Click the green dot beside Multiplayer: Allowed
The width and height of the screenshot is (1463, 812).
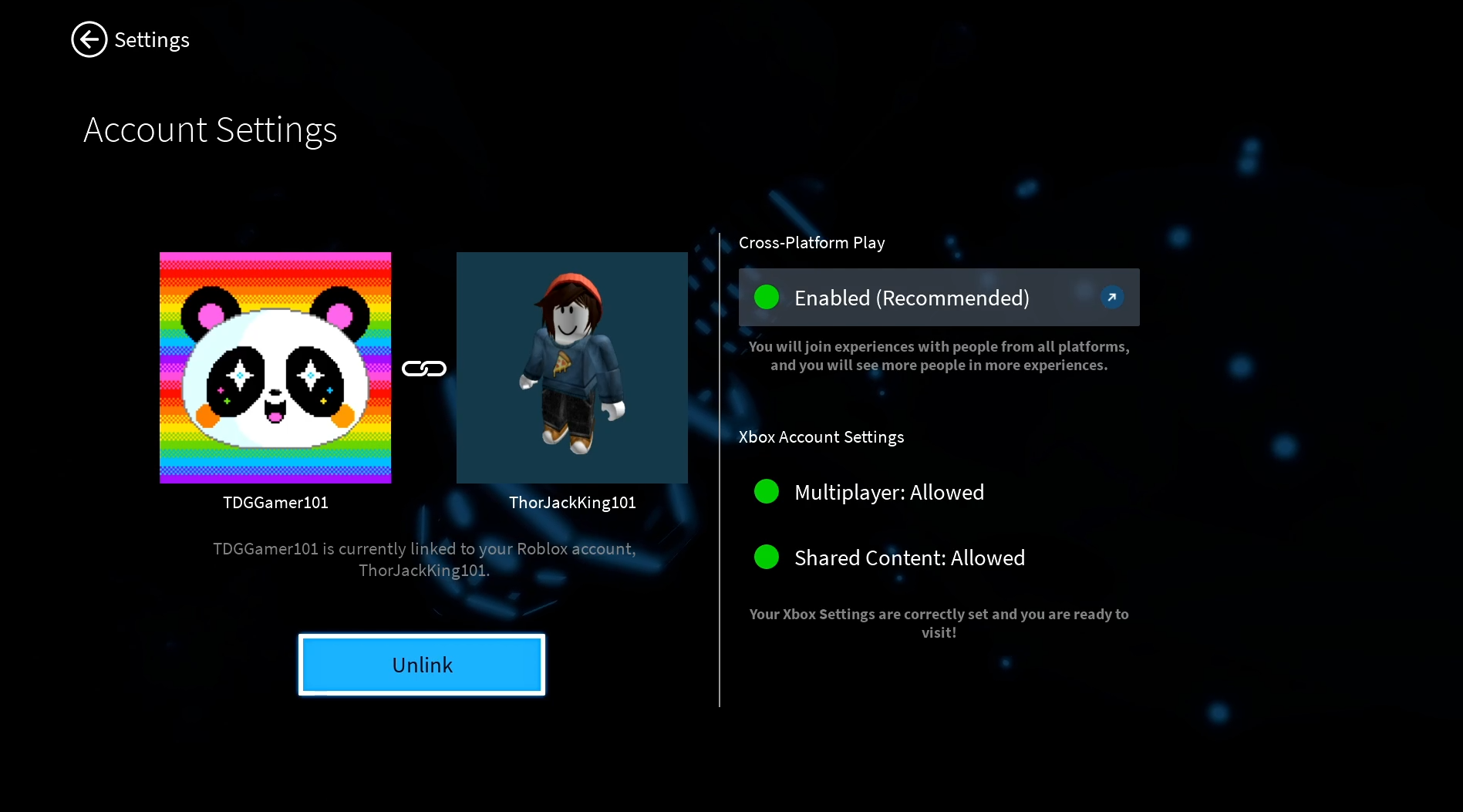767,491
